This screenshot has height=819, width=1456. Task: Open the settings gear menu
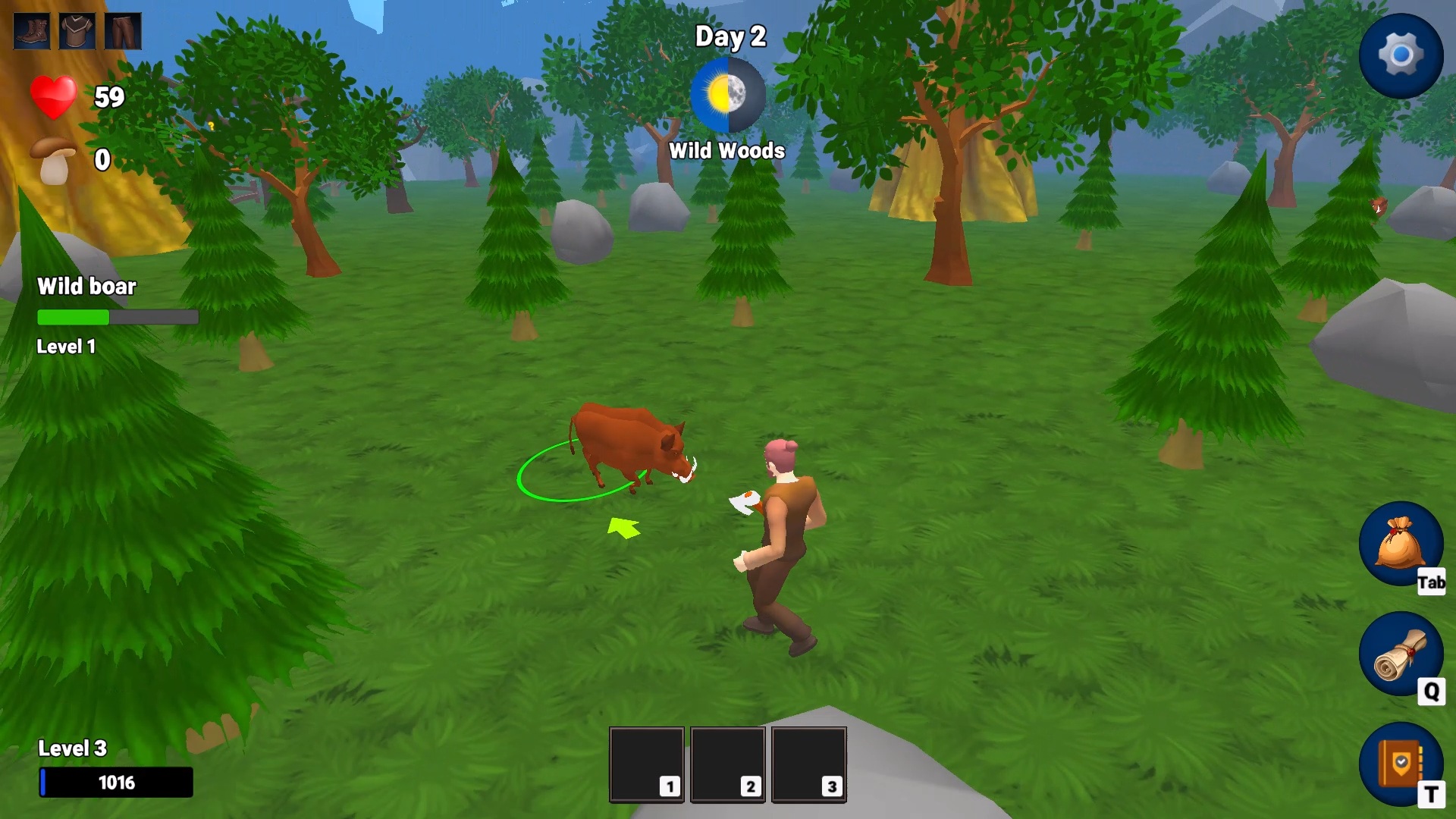click(1401, 55)
